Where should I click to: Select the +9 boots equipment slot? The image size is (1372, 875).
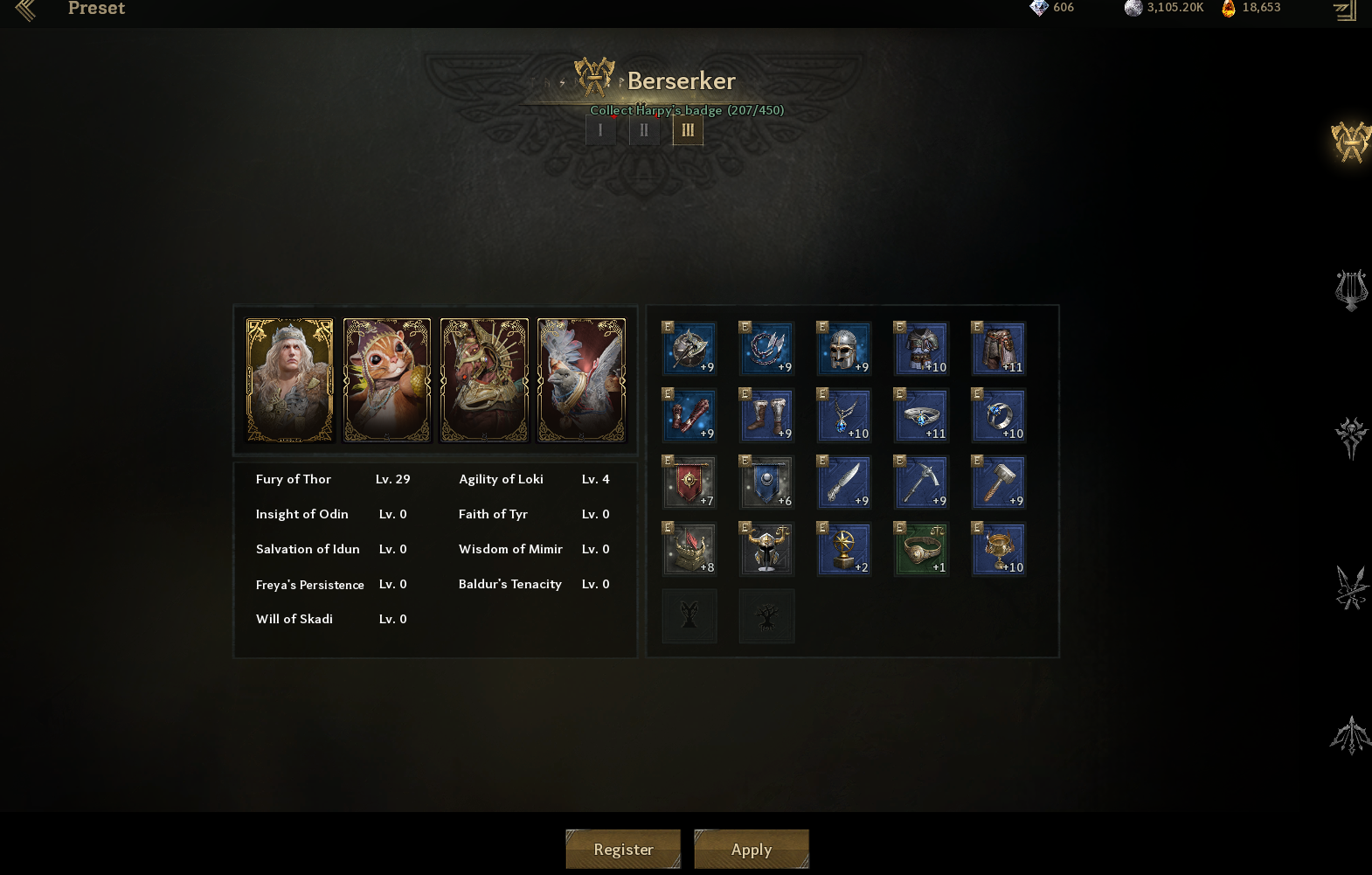coord(766,415)
